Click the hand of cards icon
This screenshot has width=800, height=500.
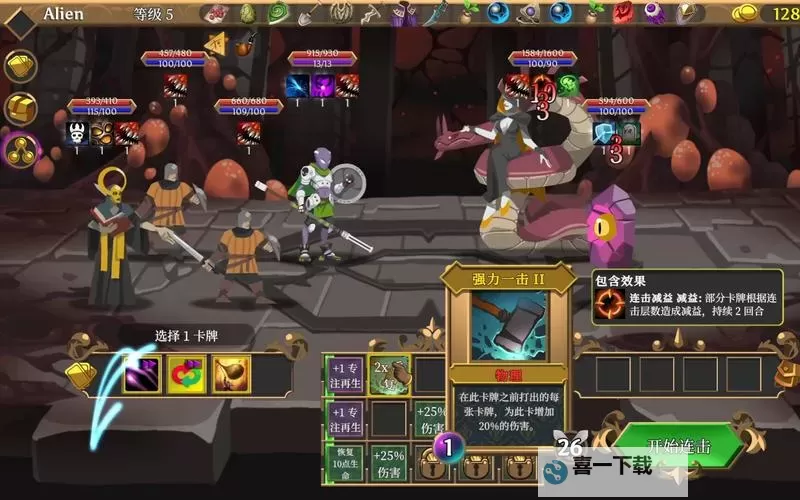point(80,374)
